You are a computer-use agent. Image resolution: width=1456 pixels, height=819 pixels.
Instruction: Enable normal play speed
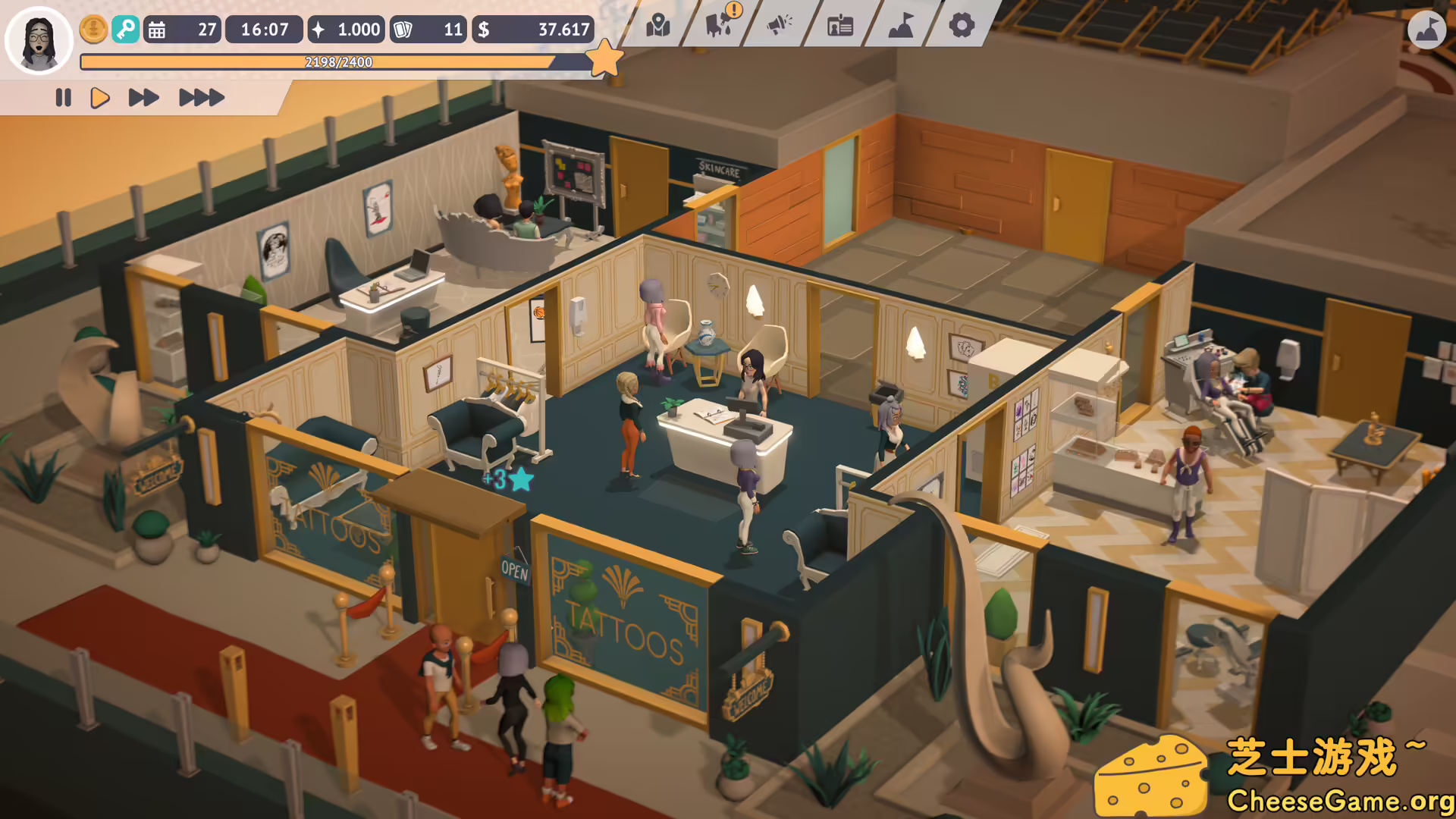tap(99, 97)
